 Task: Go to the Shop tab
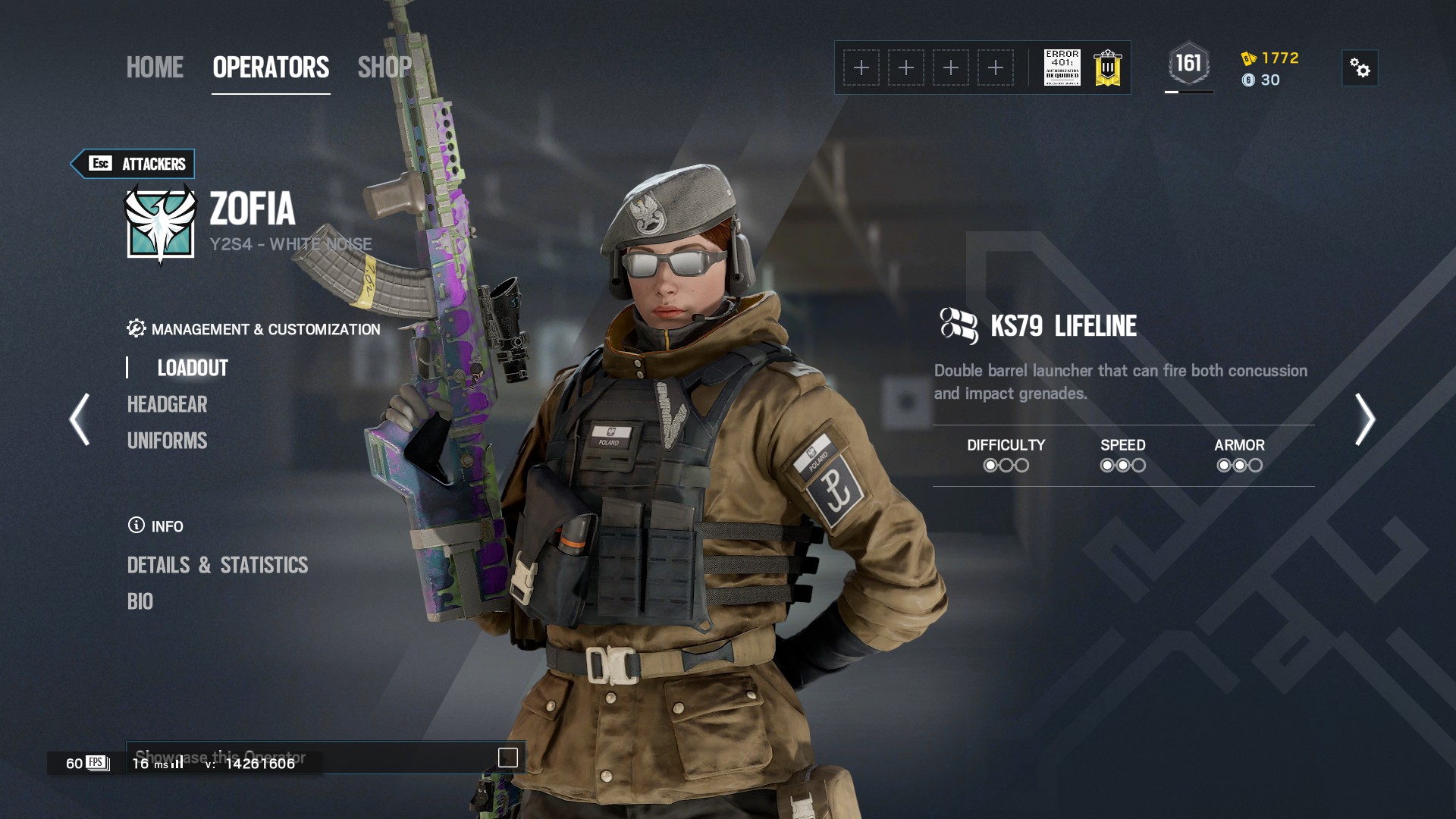coord(384,67)
